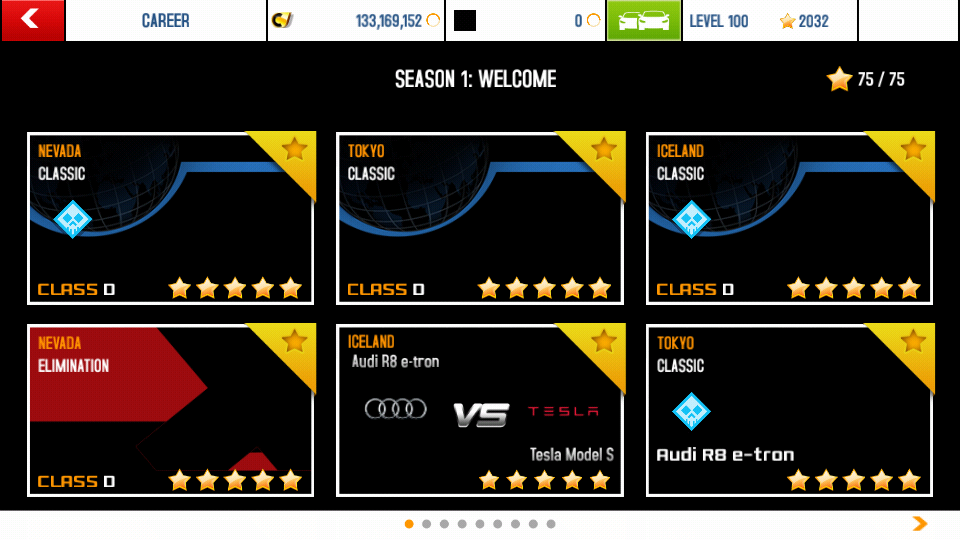The width and height of the screenshot is (960, 540).
Task: Open the Tokyo Classic Audi R8 e-tron race
Action: click(x=789, y=410)
